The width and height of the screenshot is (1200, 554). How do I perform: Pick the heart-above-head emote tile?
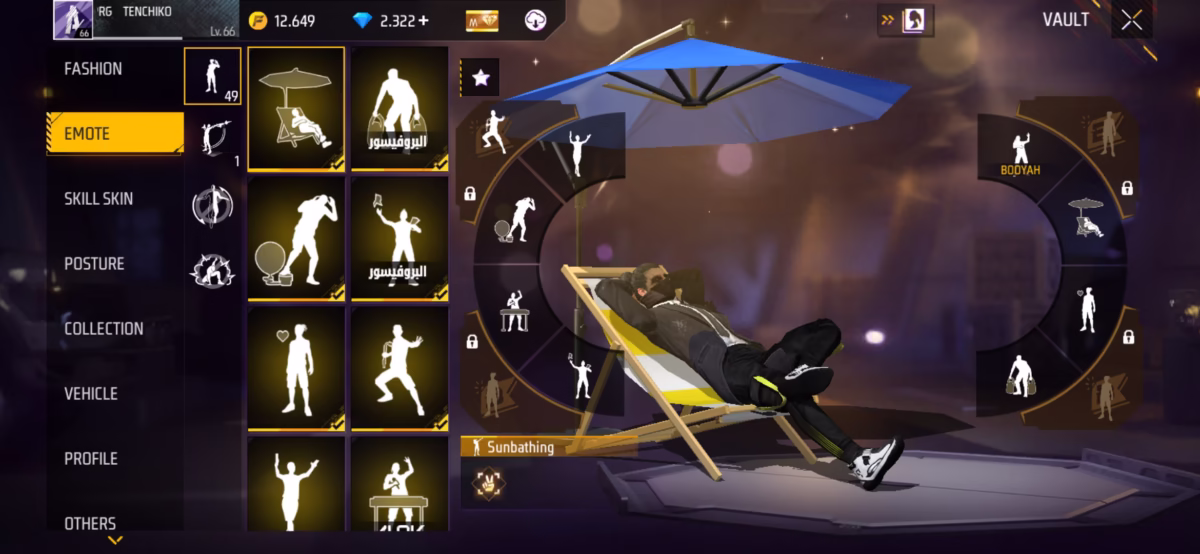(x=296, y=368)
